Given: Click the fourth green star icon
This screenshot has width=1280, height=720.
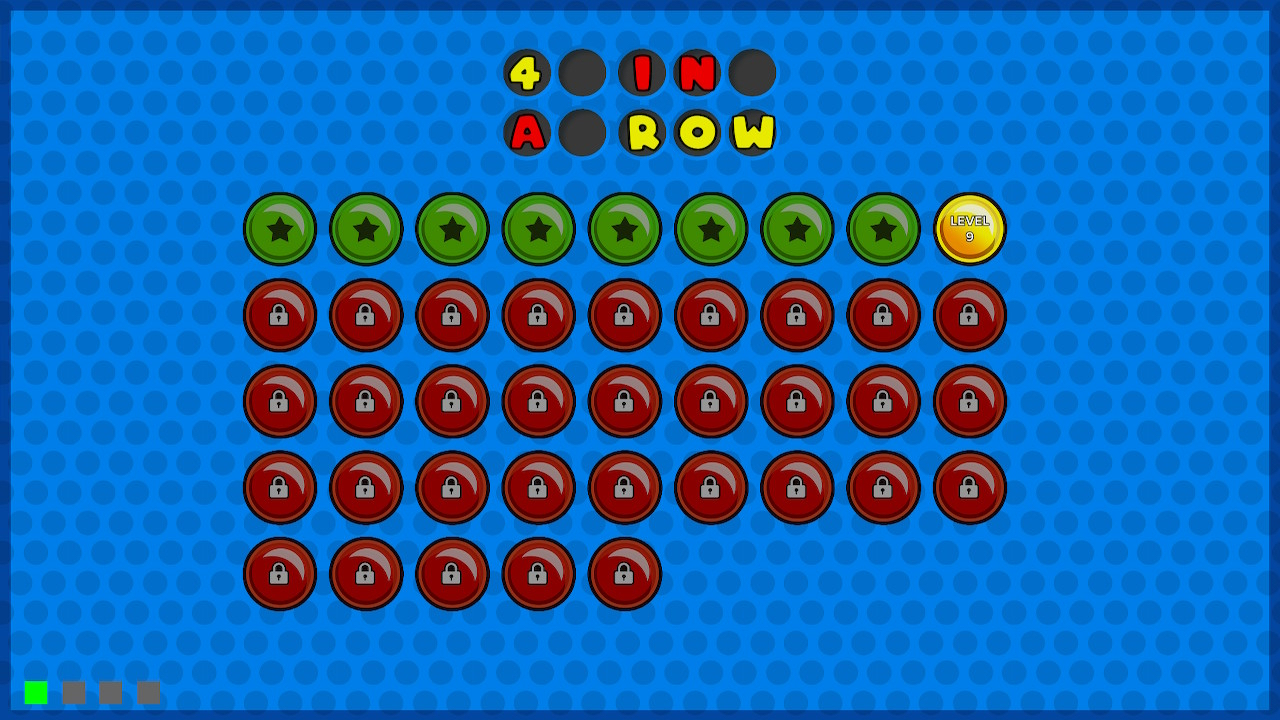Looking at the screenshot, I should point(538,229).
